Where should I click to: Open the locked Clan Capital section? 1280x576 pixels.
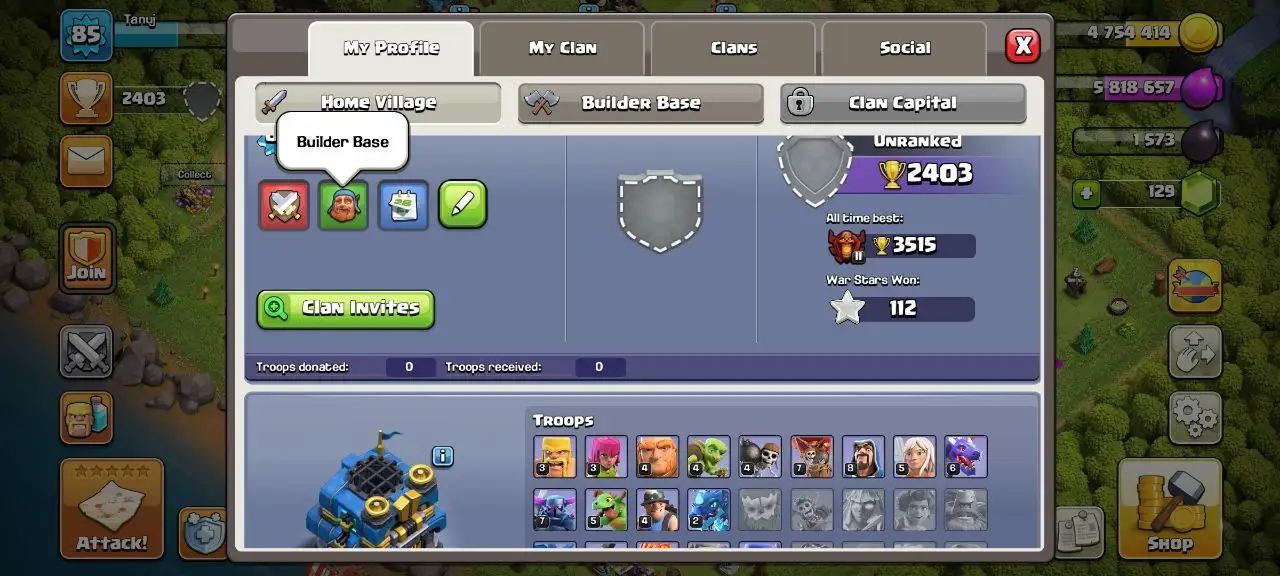[902, 102]
